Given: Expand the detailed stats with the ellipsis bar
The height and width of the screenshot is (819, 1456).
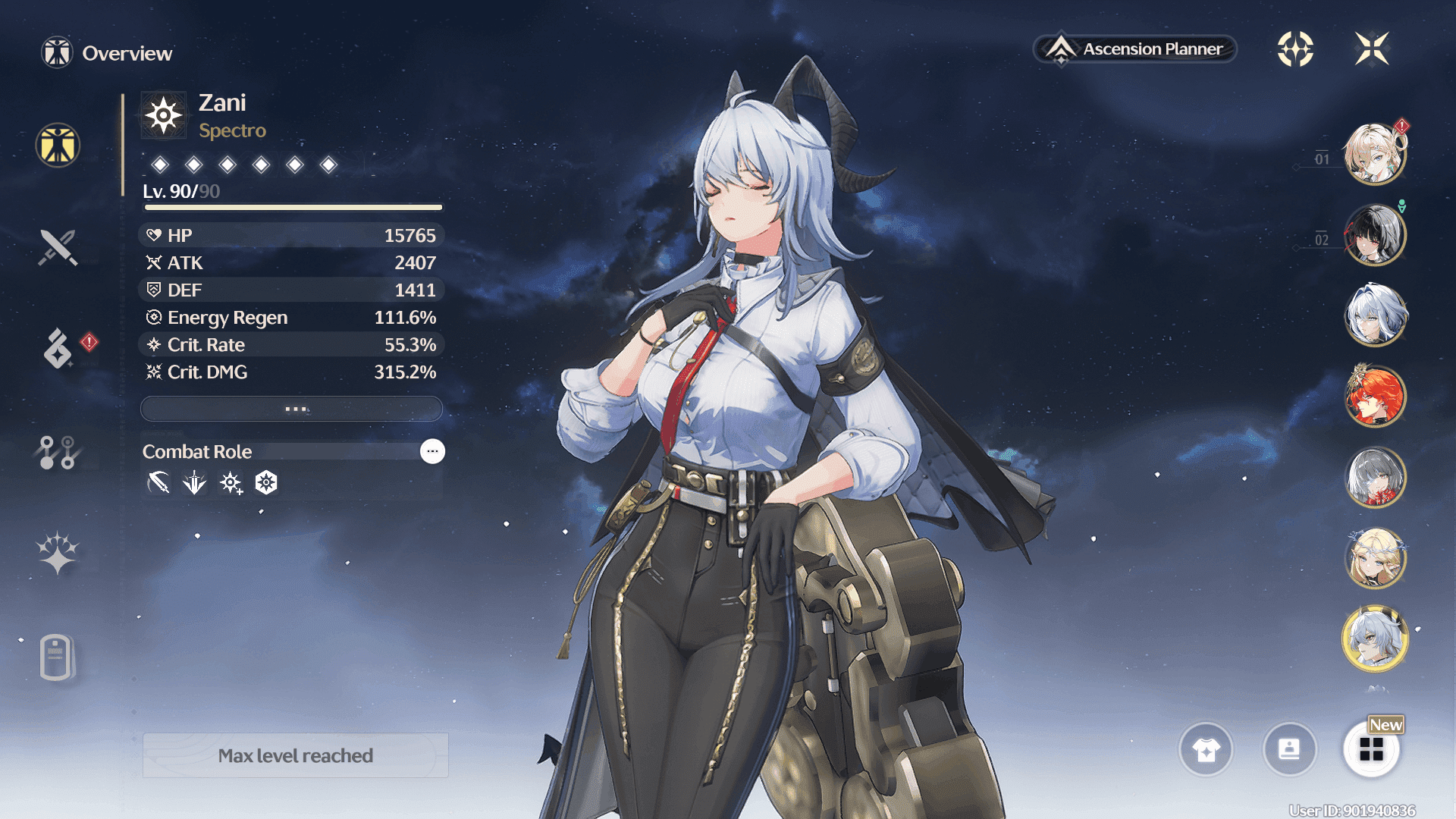Looking at the screenshot, I should [x=292, y=409].
